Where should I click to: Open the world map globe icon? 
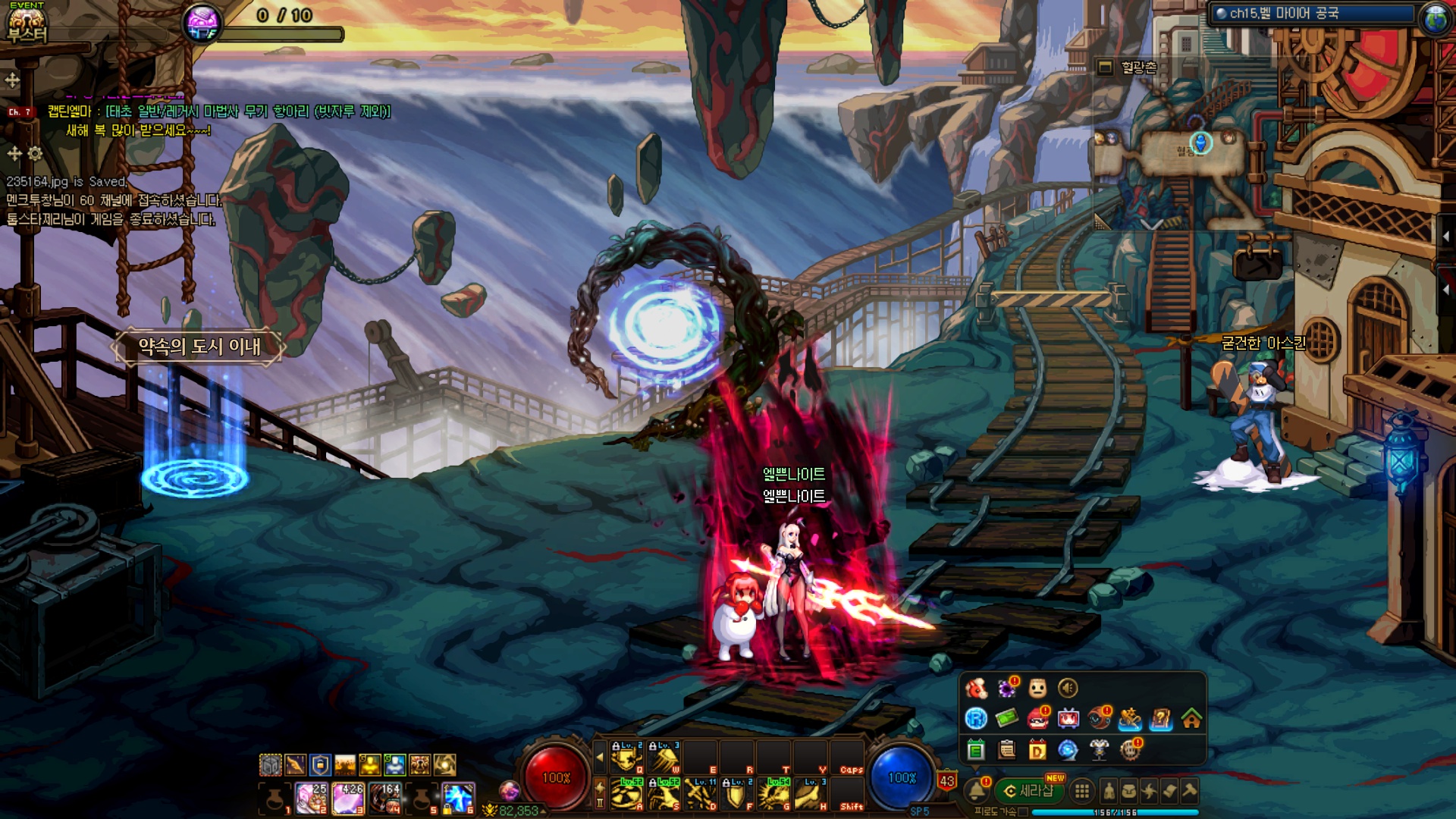coord(1436,18)
